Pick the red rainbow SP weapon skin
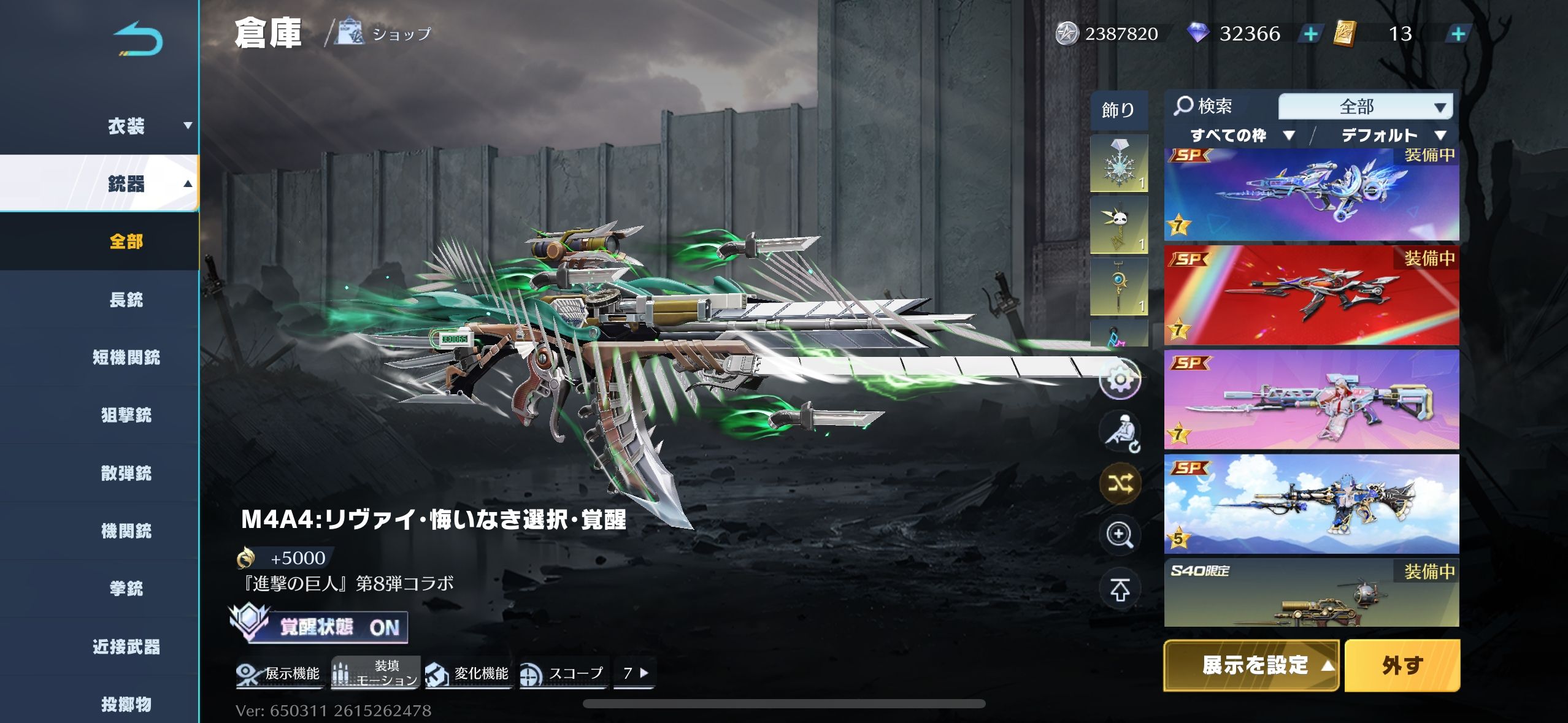This screenshot has height=723, width=1568. coord(1312,296)
